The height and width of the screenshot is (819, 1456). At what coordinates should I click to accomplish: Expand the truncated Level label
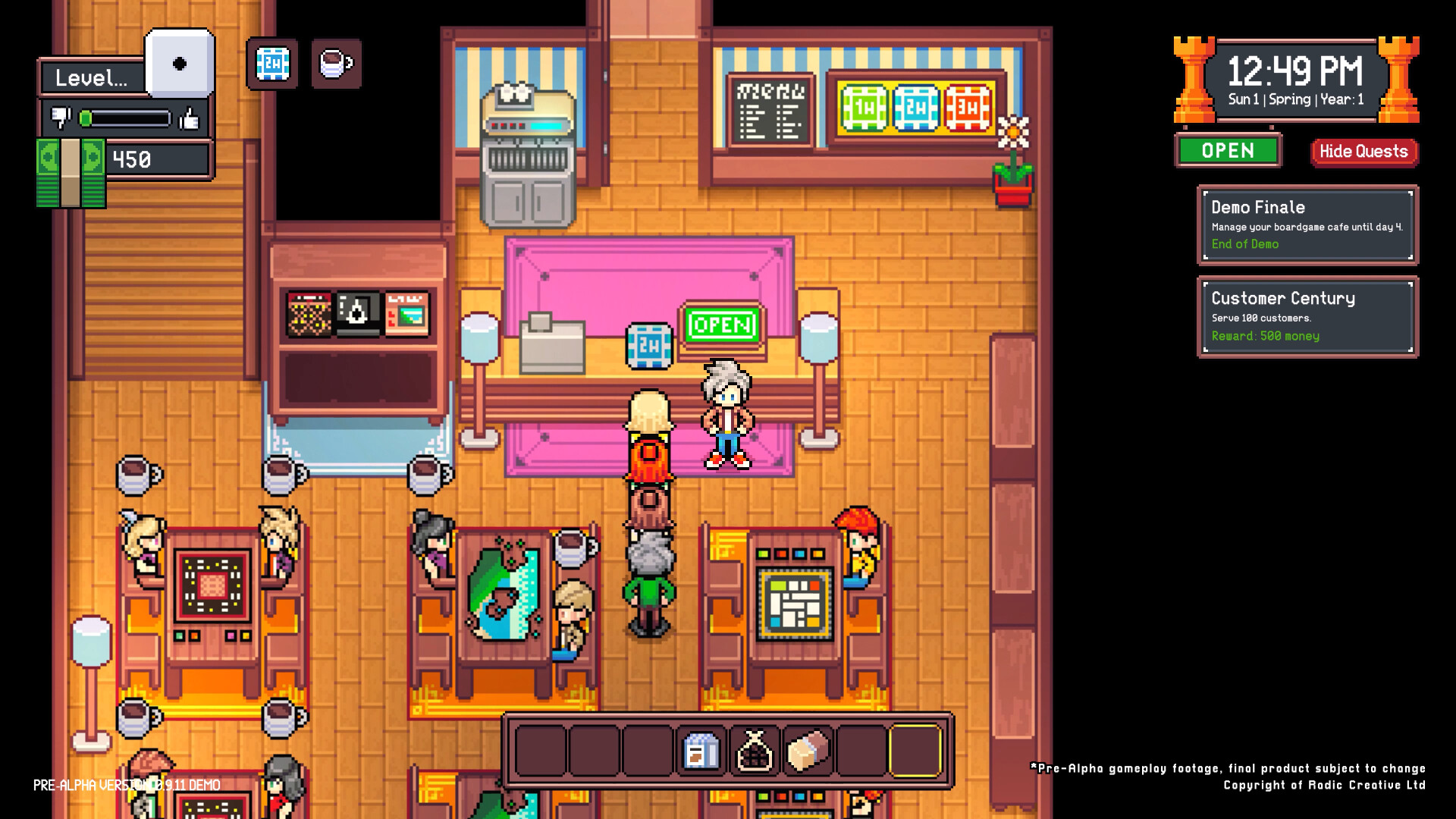(x=91, y=77)
